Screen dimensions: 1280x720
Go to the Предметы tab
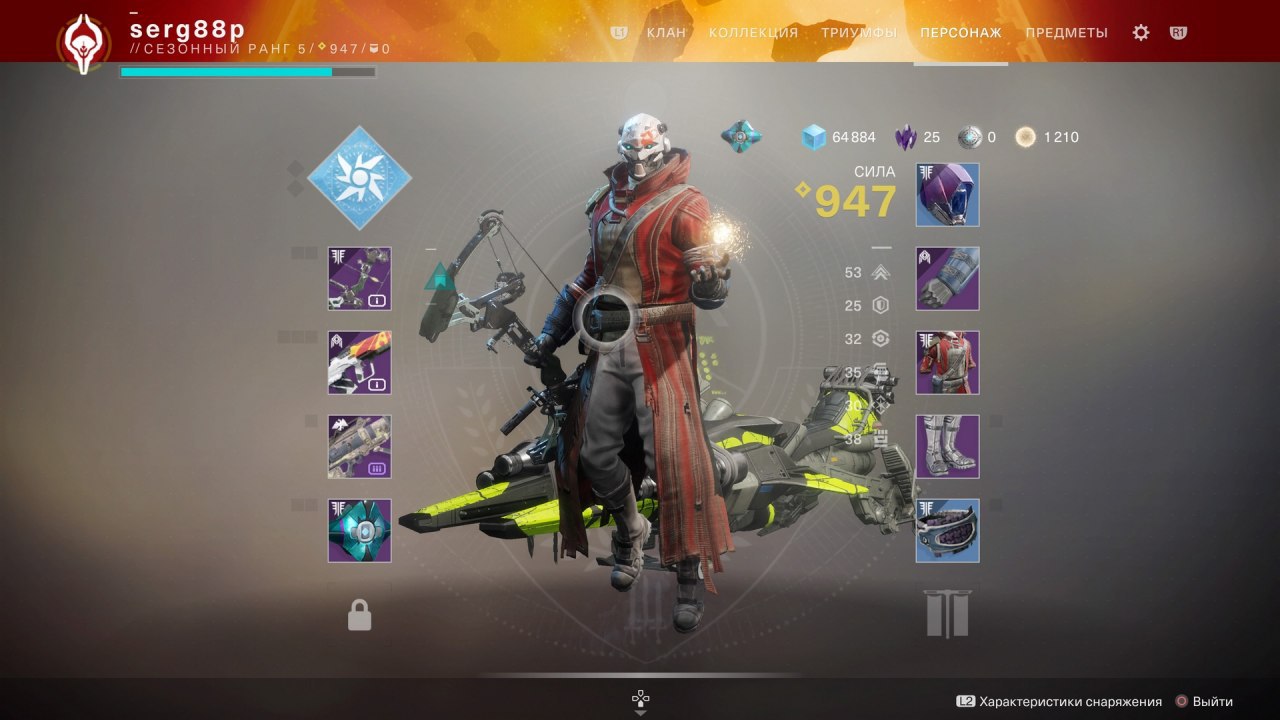1066,33
